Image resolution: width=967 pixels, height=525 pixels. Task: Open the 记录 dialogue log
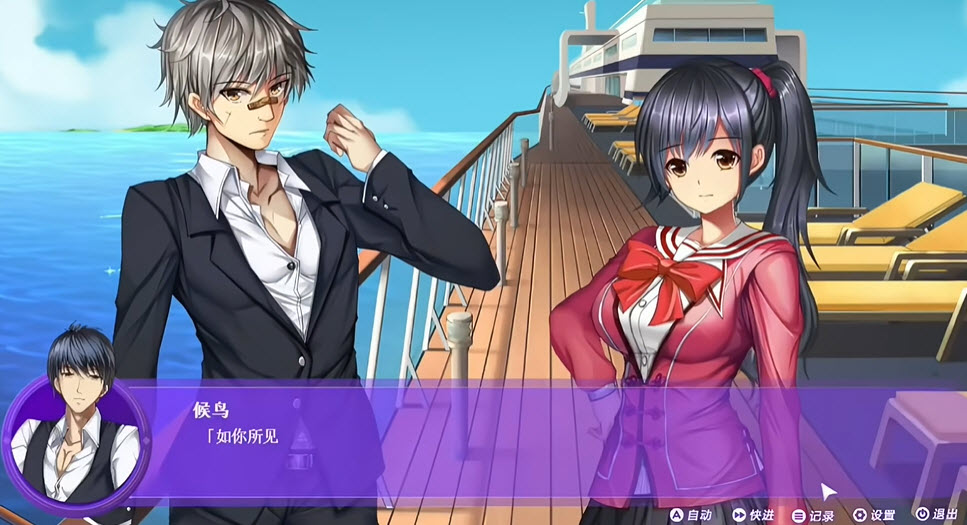(813, 515)
